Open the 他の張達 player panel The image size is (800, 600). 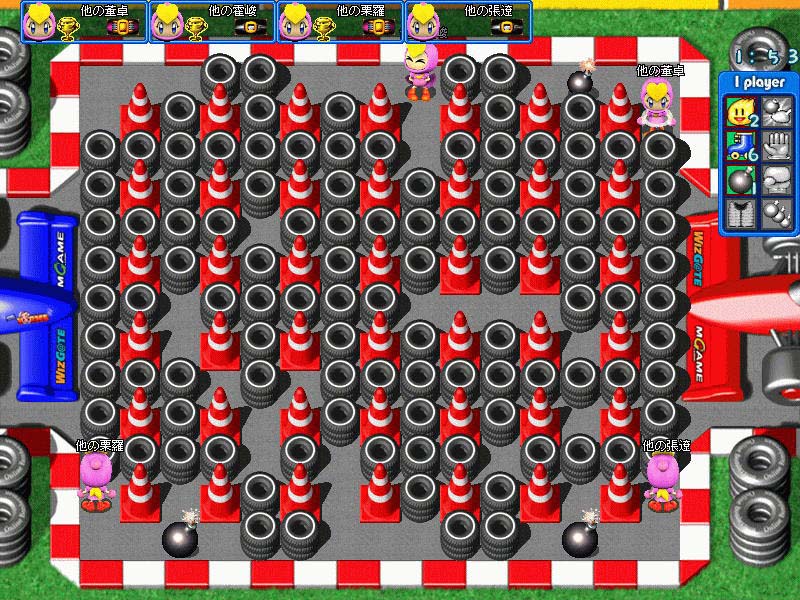coord(468,22)
